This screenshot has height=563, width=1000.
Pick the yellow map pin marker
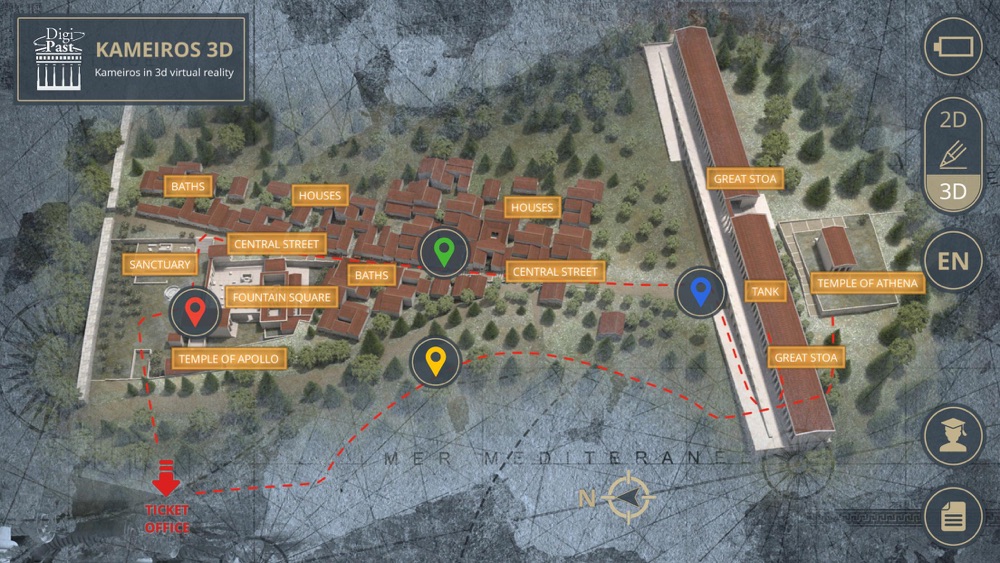435,362
